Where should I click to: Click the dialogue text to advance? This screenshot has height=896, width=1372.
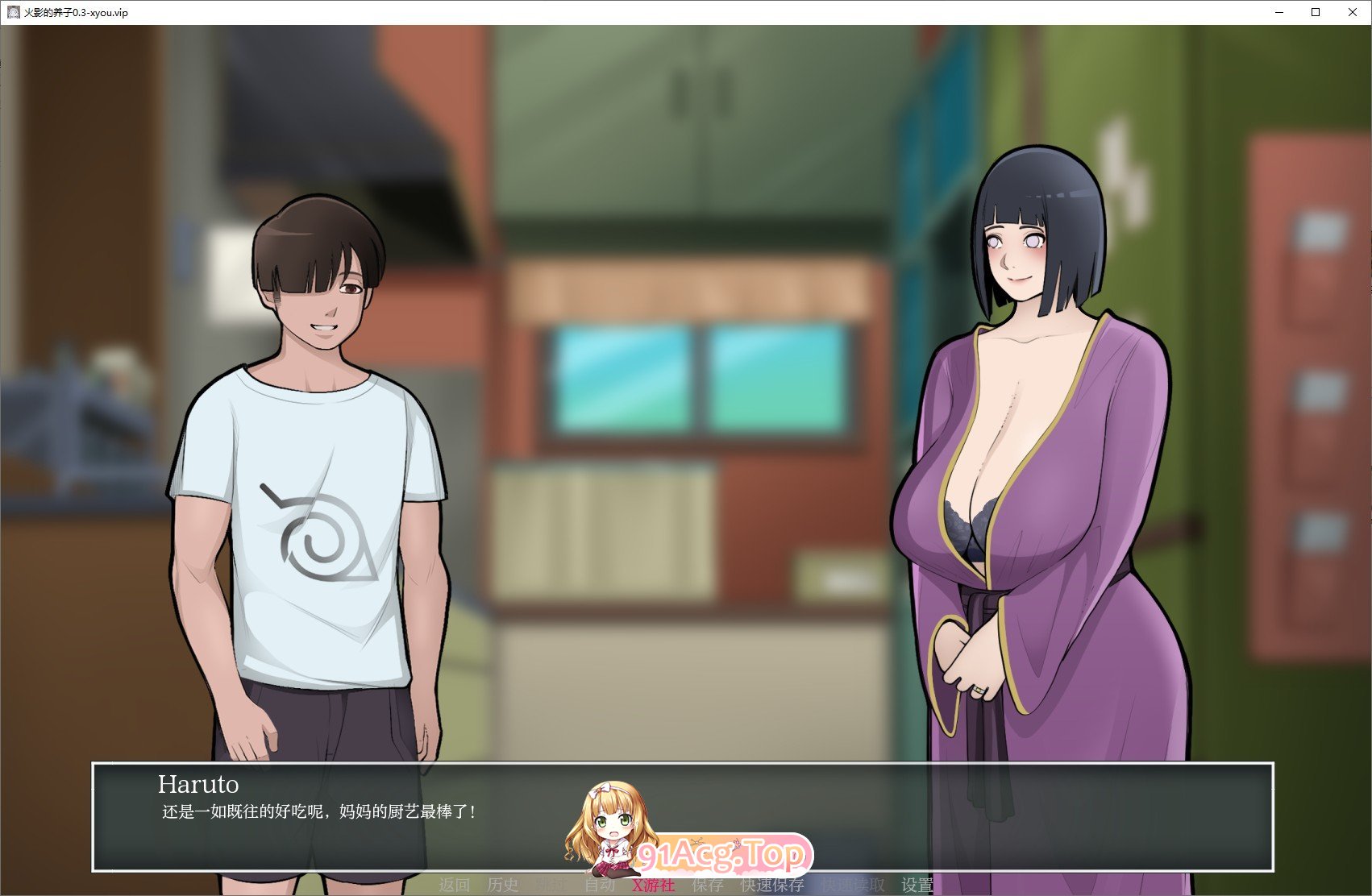(314, 811)
